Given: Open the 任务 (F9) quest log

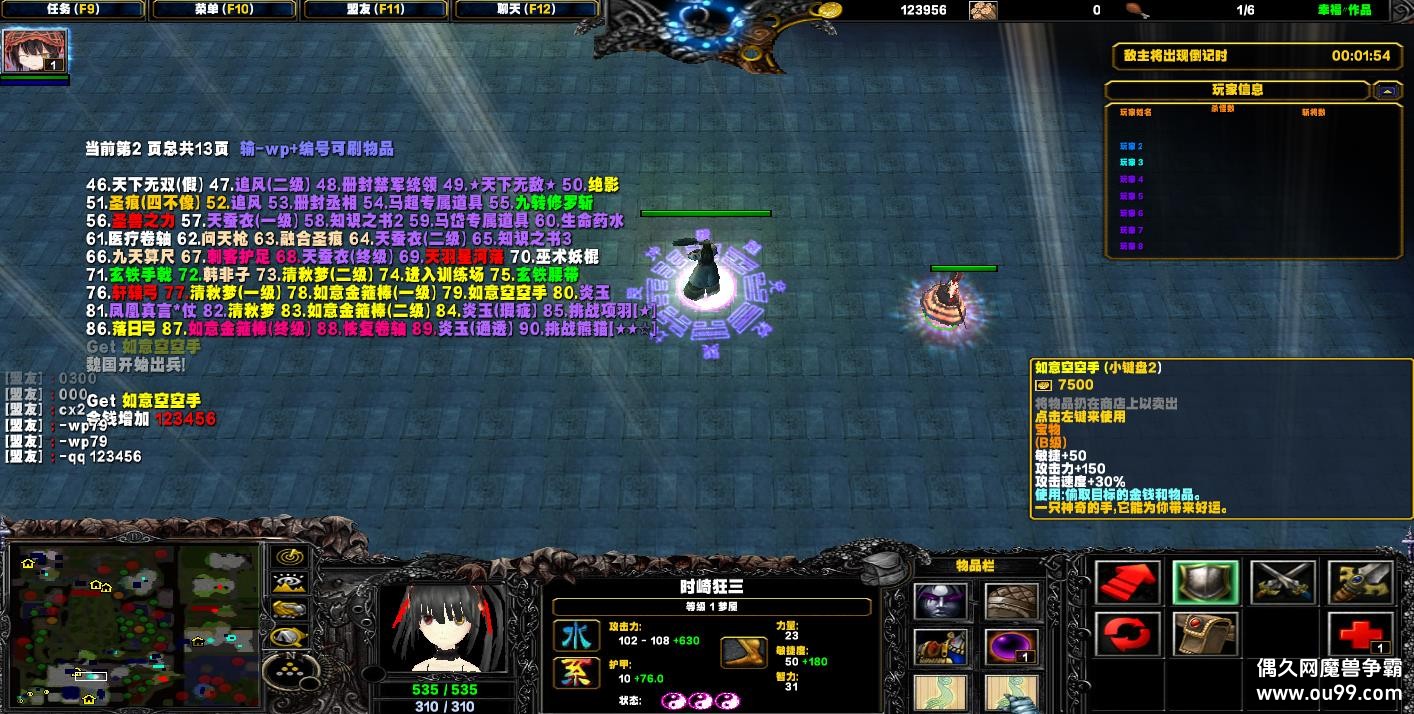Looking at the screenshot, I should click(x=73, y=10).
